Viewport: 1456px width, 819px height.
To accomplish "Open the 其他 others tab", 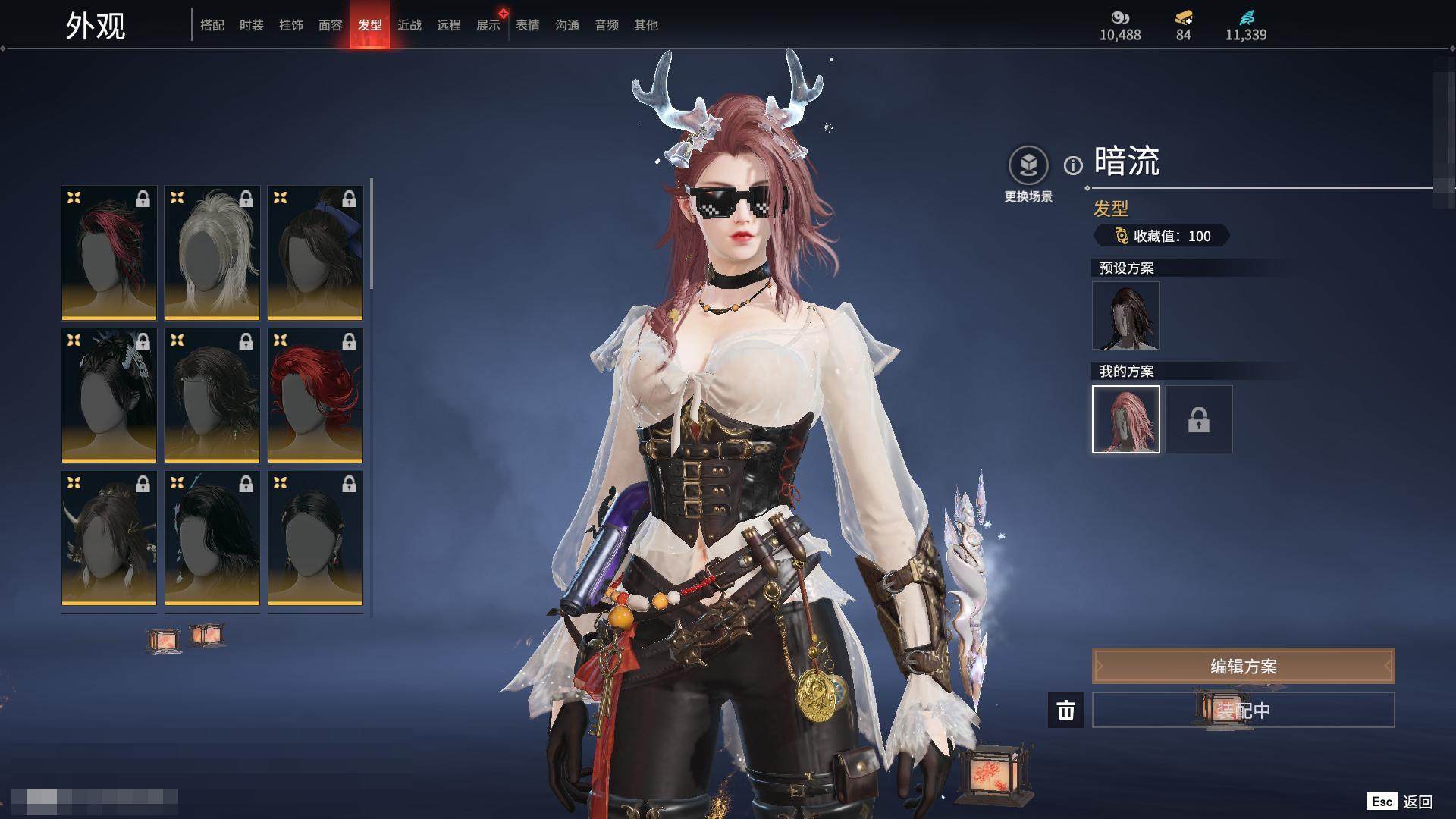I will pos(646,25).
